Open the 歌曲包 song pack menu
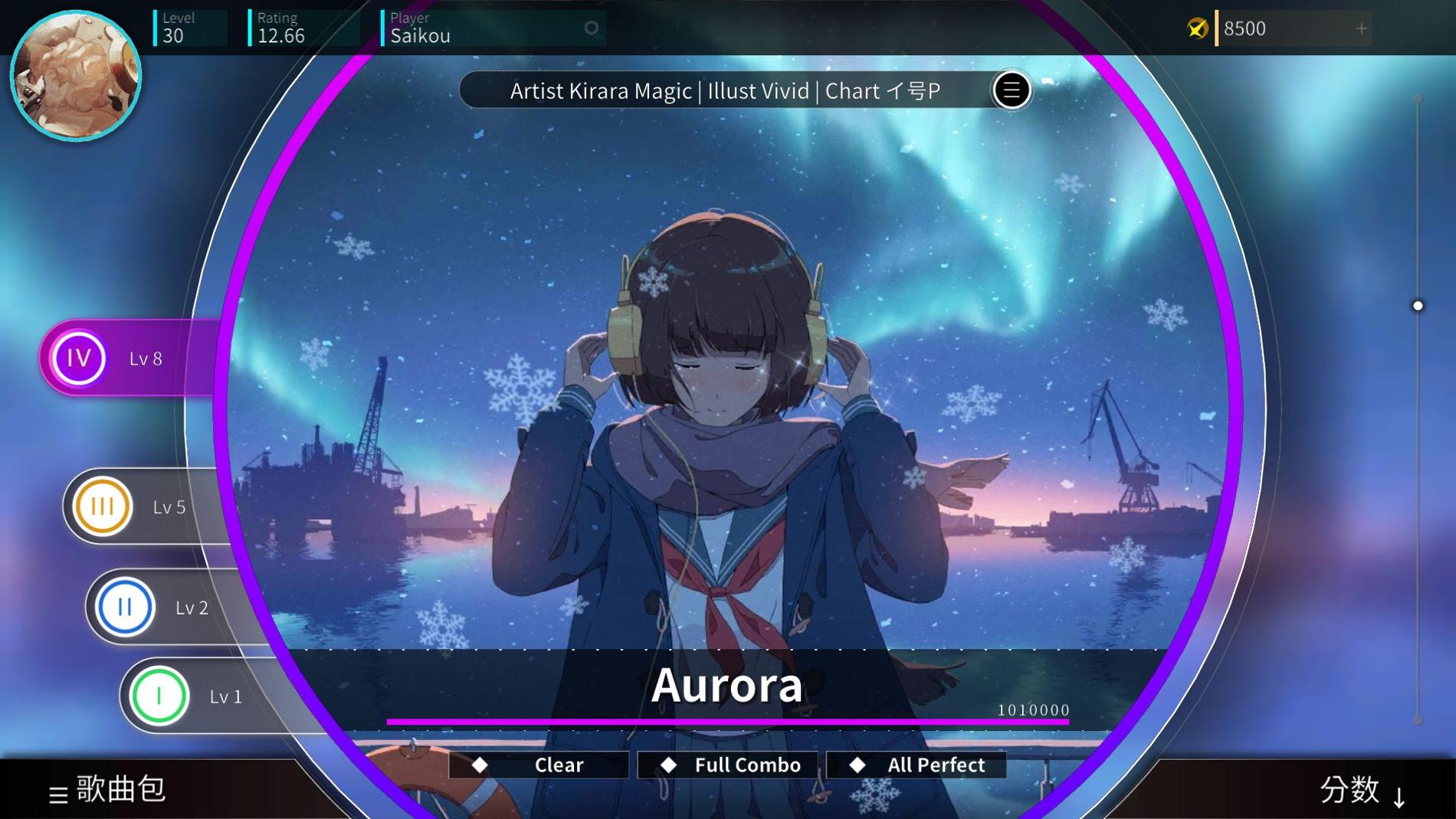 (x=119, y=790)
